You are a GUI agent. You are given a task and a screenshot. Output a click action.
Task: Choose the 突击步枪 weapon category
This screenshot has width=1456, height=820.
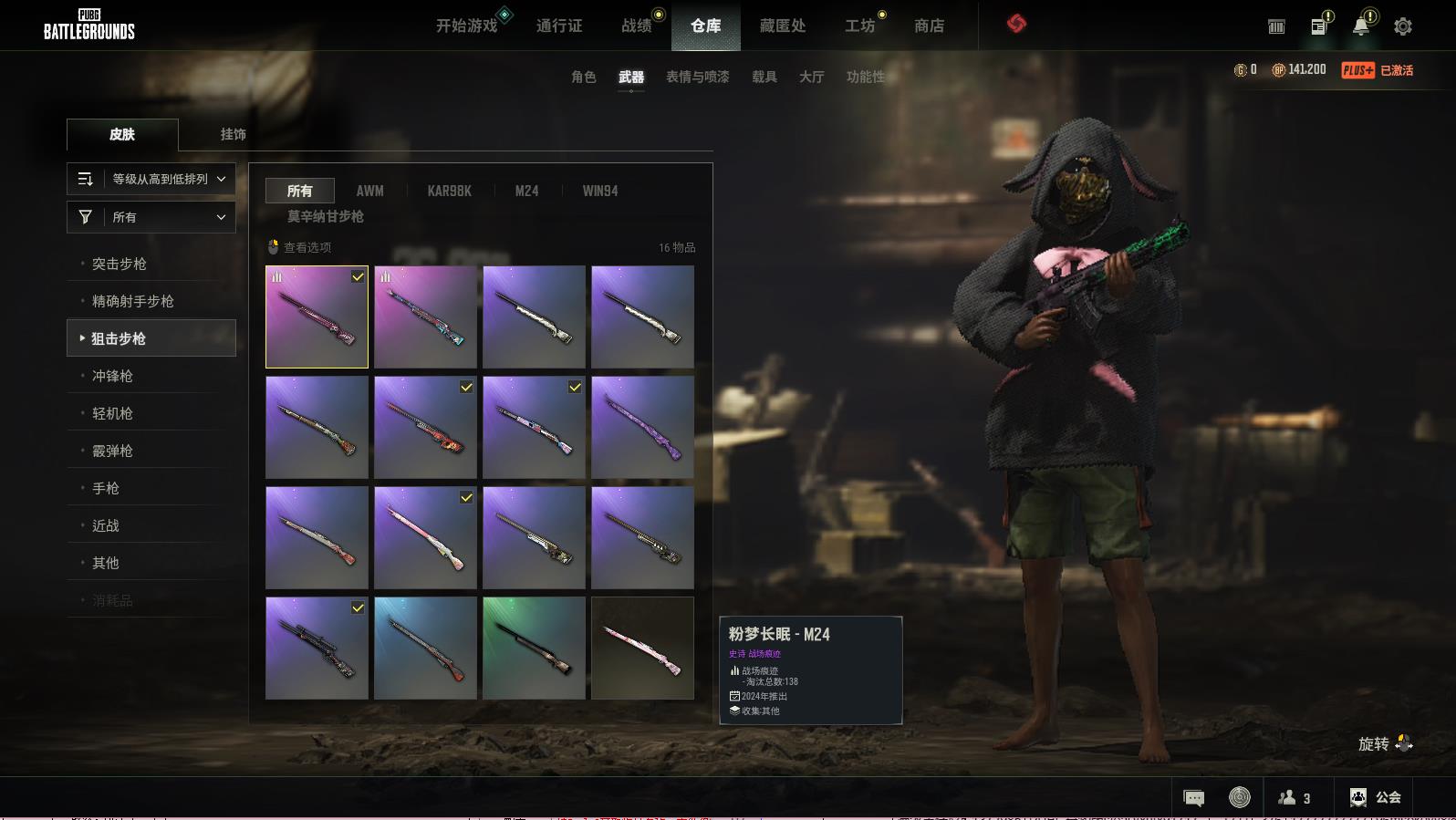pyautogui.click(x=120, y=264)
